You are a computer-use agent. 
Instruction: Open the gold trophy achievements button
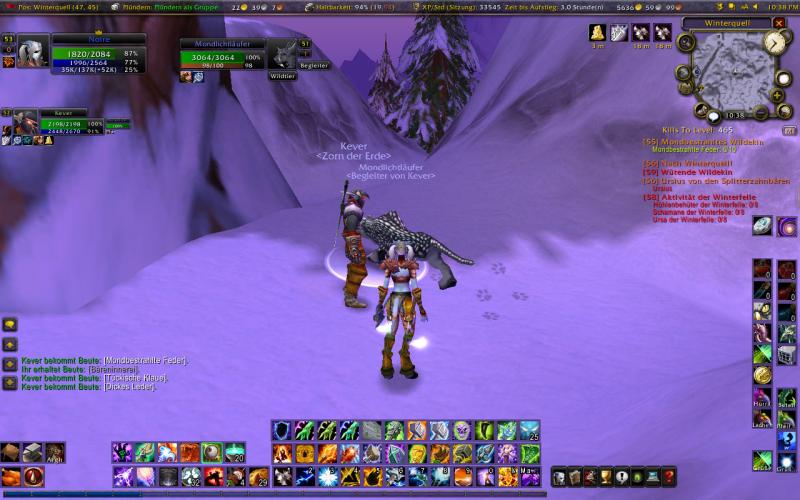(606, 477)
